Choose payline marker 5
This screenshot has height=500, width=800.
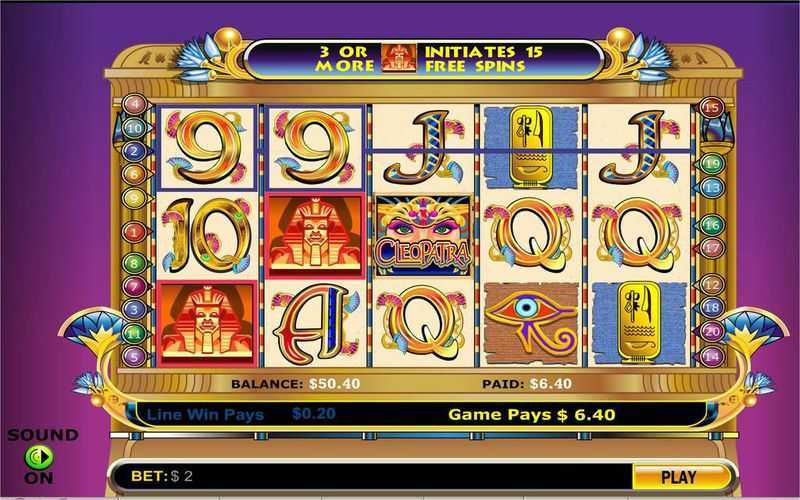coord(134,355)
